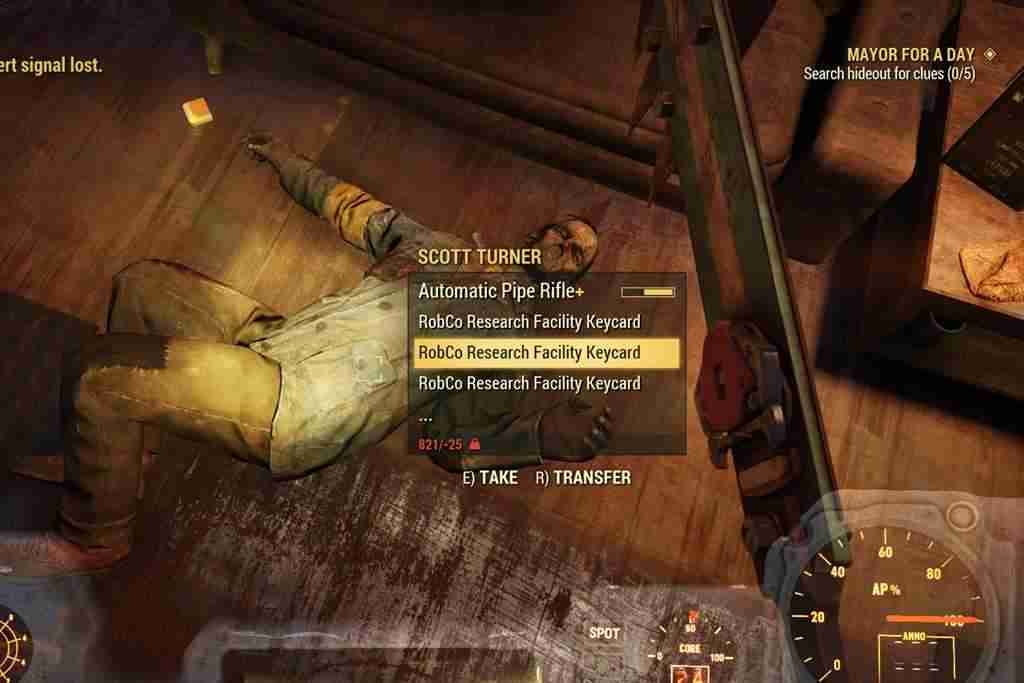Screen dimensions: 1024x683
Task: Select the Automatic Pipe Rifle+ loot entry
Action: point(500,292)
